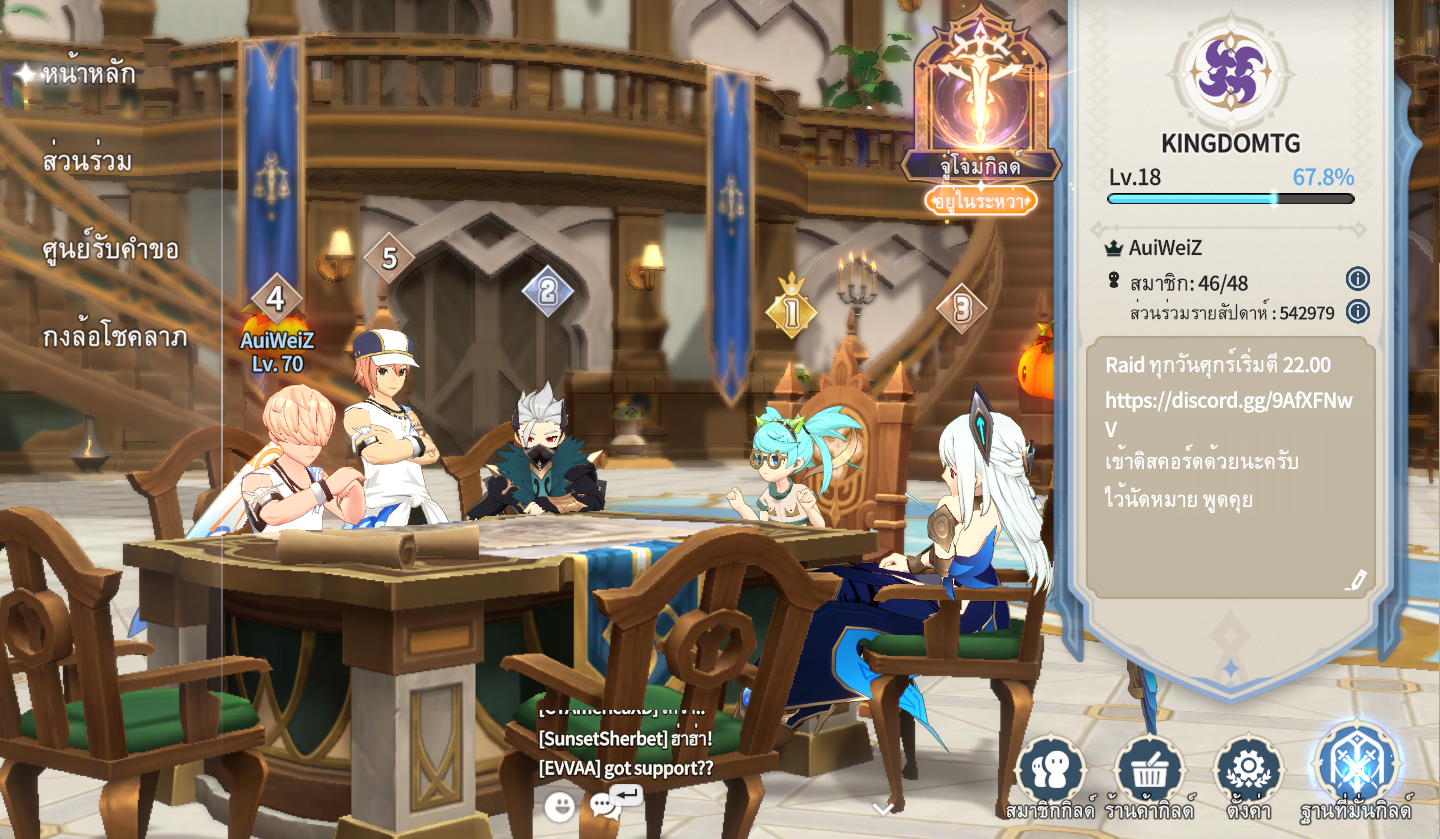This screenshot has width=1440, height=839.
Task: Open สมาชิกกิลด์ guild members button
Action: click(x=1051, y=772)
